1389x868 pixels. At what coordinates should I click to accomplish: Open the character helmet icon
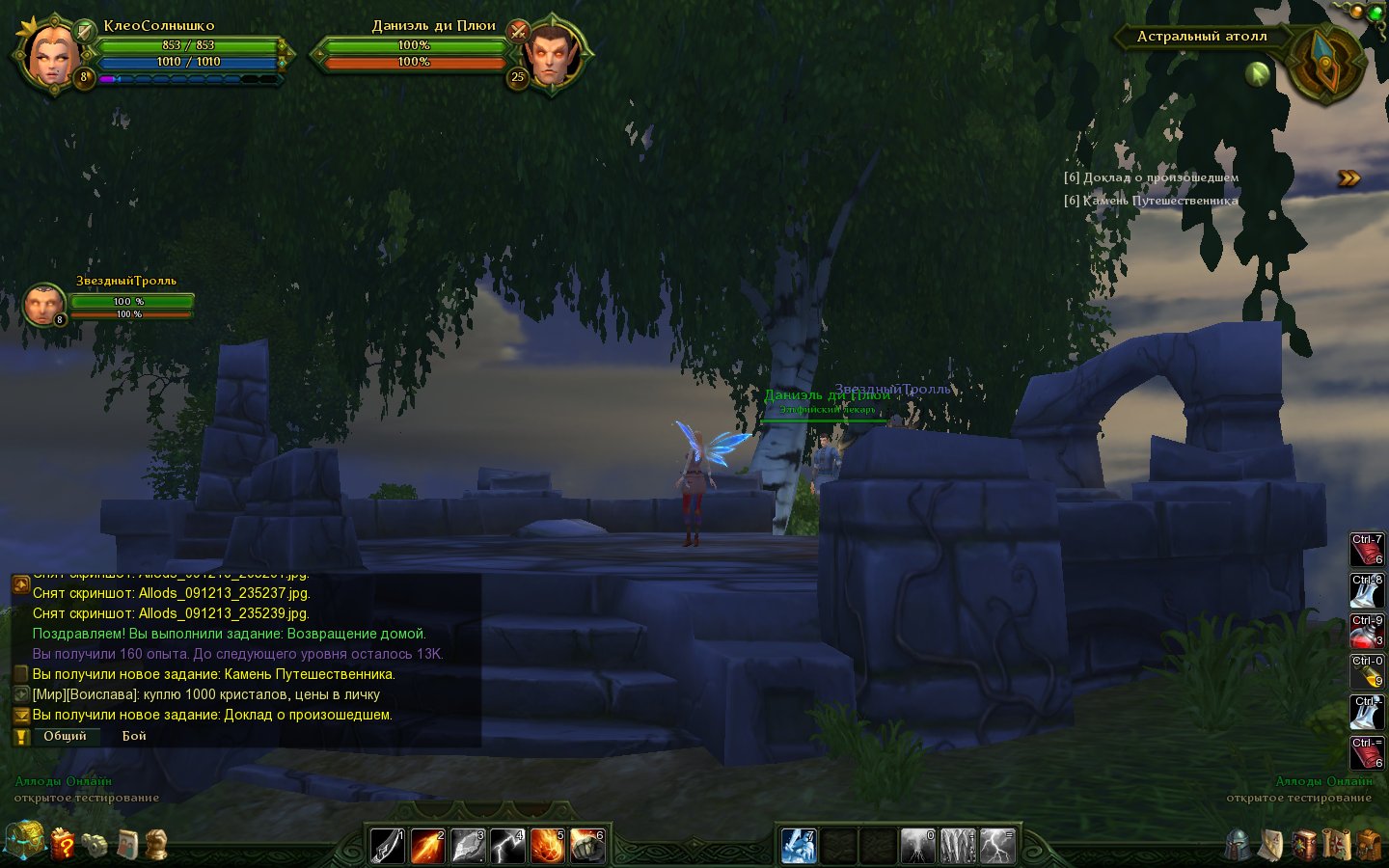[x=1239, y=845]
